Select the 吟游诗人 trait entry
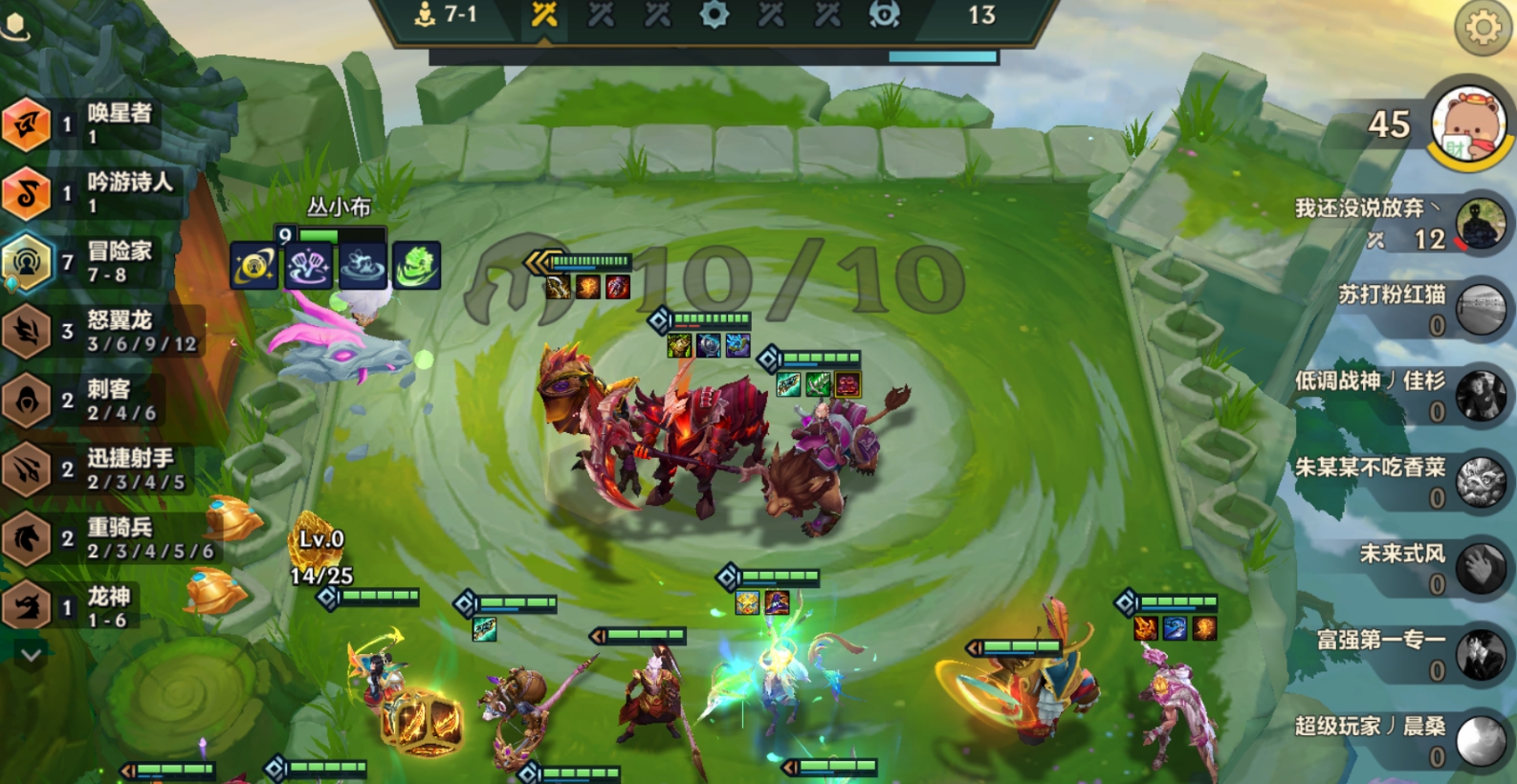Image resolution: width=1517 pixels, height=784 pixels. [91, 192]
